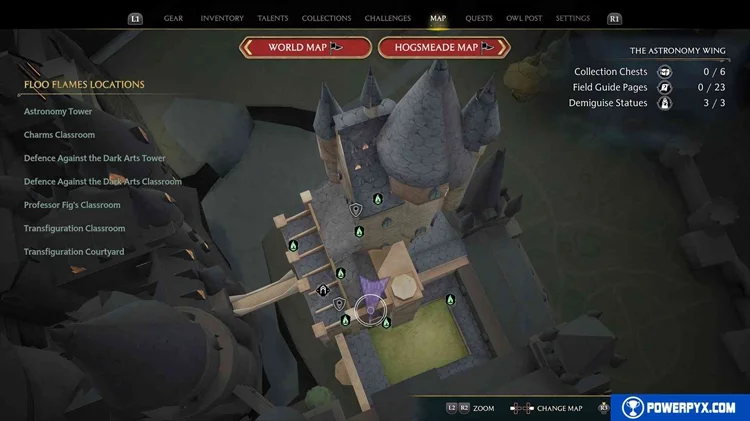
Task: Switch to the Owl Post tab
Action: [525, 18]
